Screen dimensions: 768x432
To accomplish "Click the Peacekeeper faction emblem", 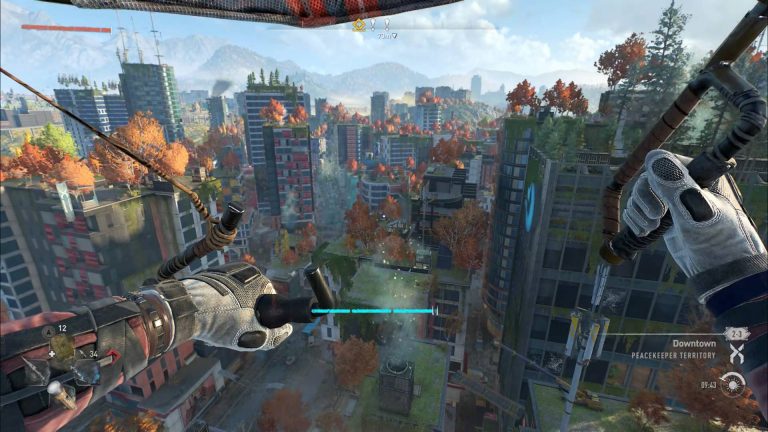I will pyautogui.click(x=737, y=354).
